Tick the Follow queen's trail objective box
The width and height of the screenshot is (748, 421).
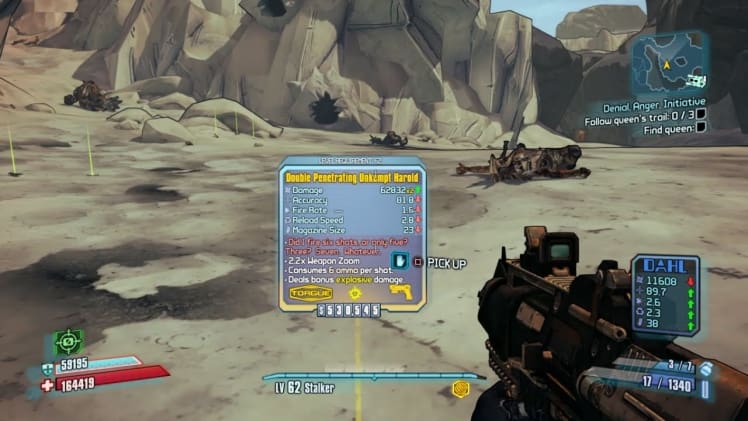point(702,115)
